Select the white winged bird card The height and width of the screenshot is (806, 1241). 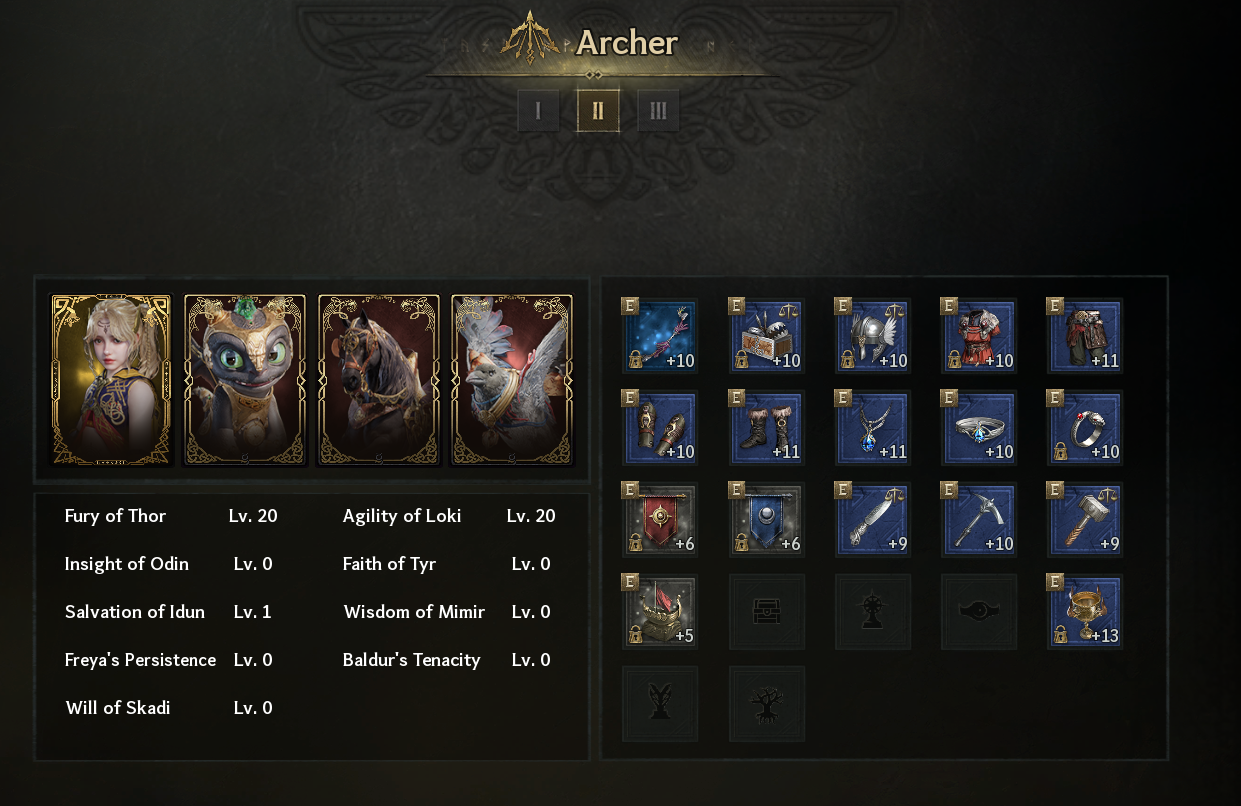click(512, 380)
